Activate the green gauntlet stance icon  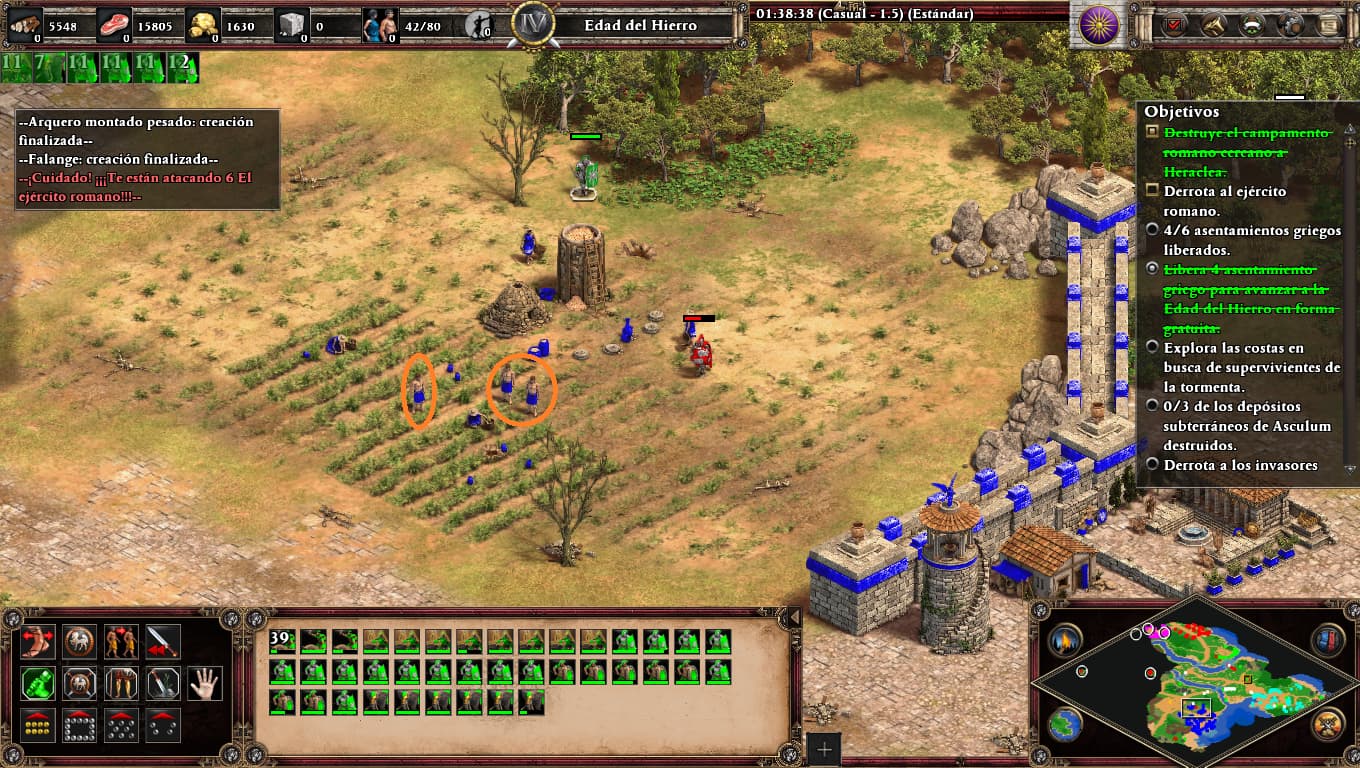37,683
